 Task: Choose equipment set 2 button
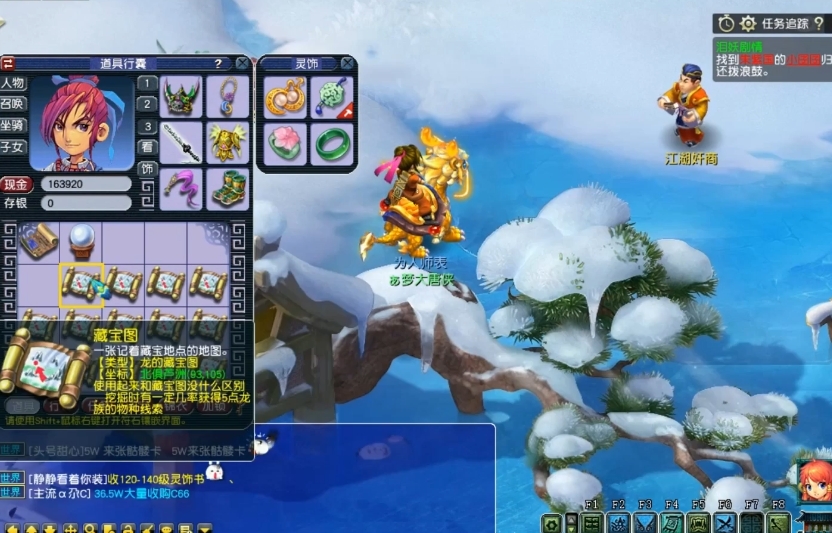coord(147,104)
